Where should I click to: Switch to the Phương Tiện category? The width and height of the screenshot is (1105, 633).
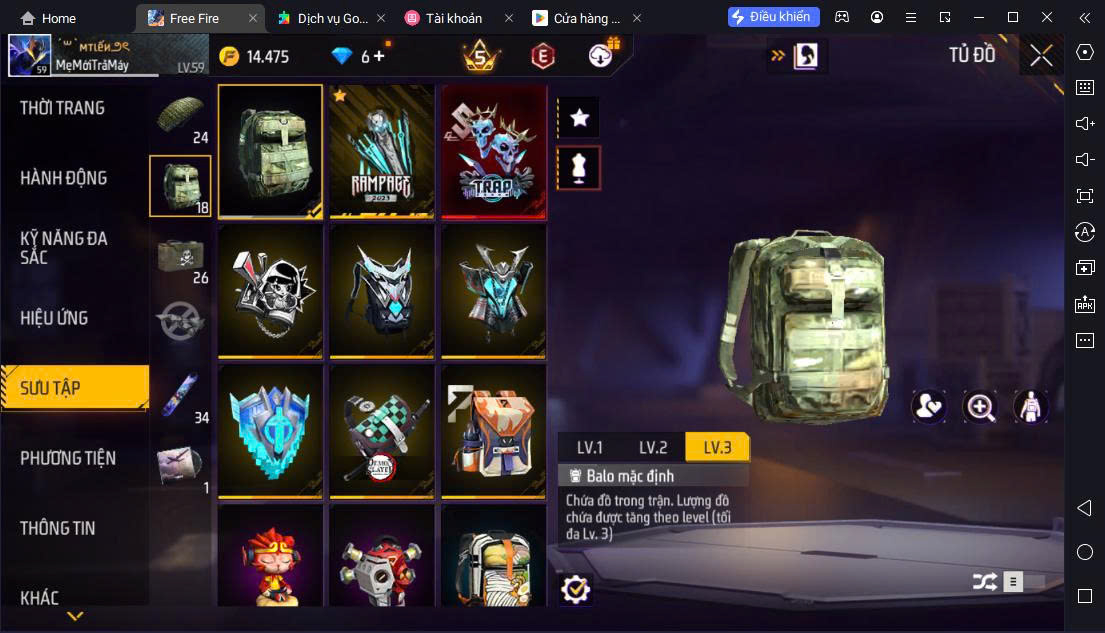point(68,458)
